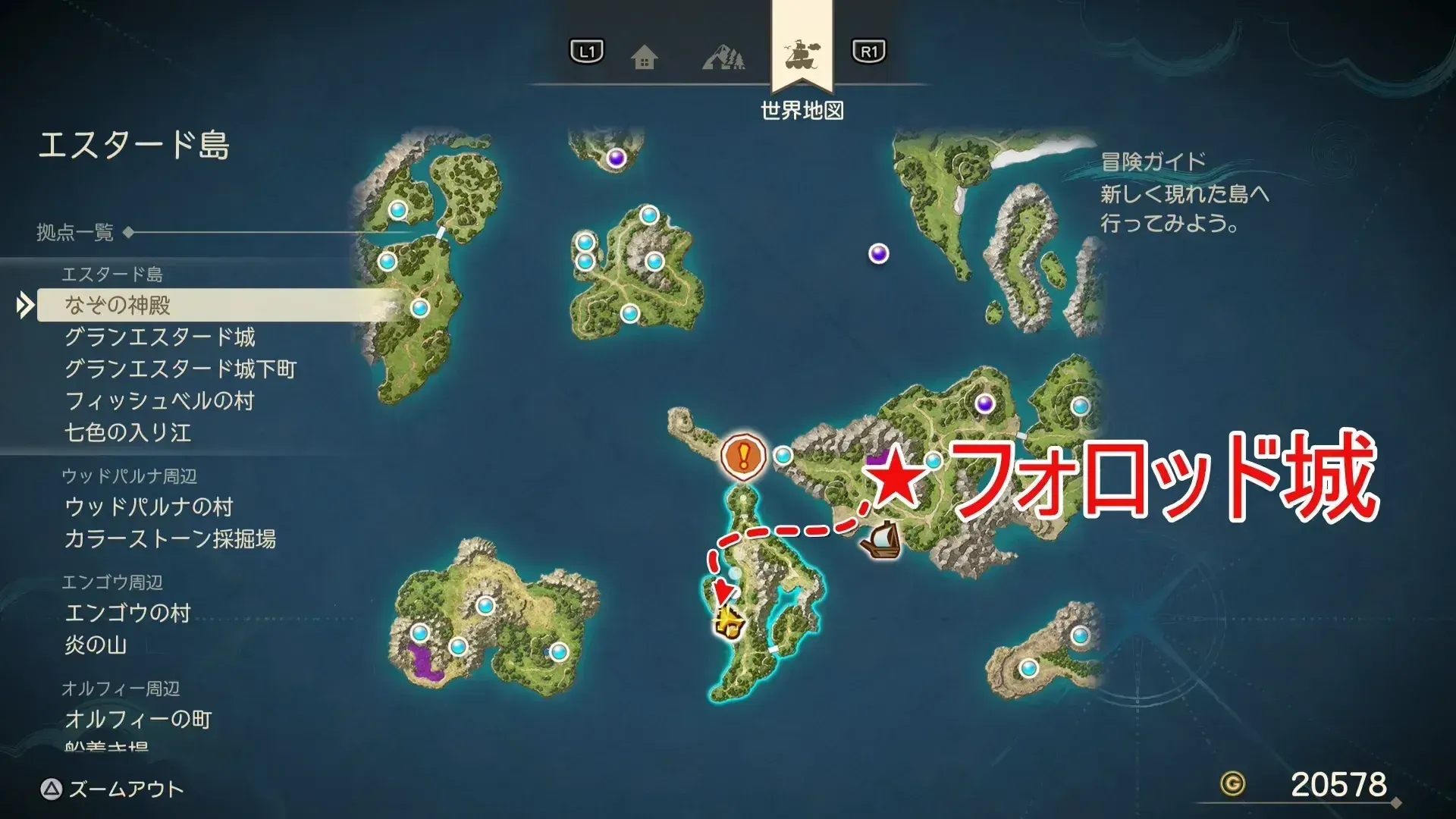
Task: Expand the ウッドパルナ周辺 section header
Action: pos(129,474)
